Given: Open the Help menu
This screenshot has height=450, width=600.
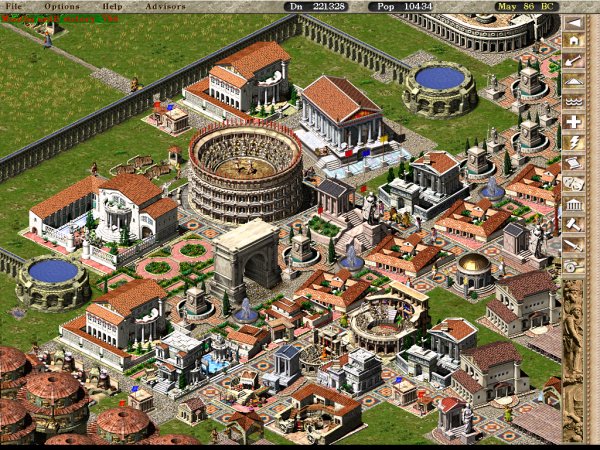Looking at the screenshot, I should [x=112, y=6].
